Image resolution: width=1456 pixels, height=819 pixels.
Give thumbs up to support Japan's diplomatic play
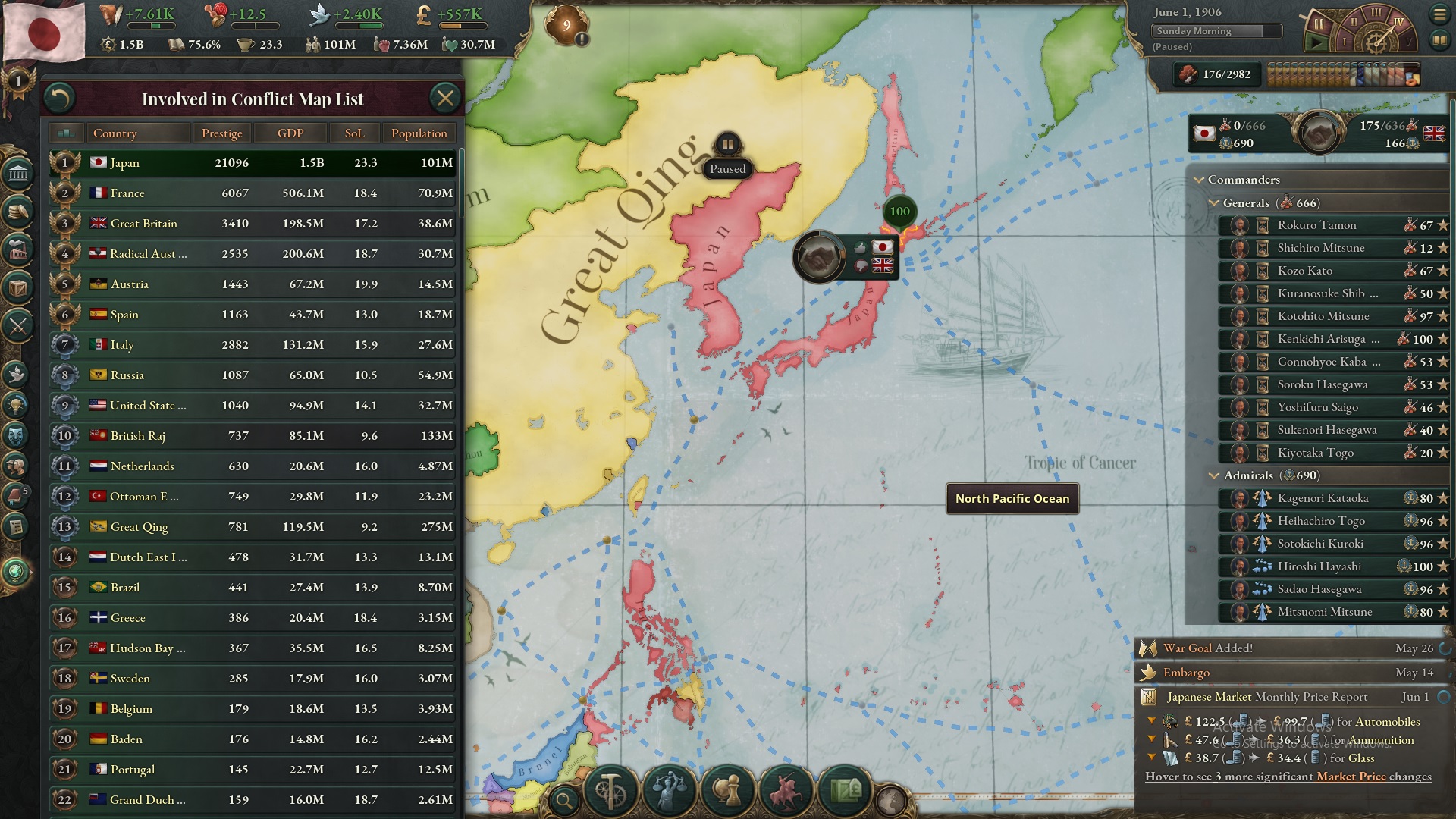pyautogui.click(x=861, y=247)
